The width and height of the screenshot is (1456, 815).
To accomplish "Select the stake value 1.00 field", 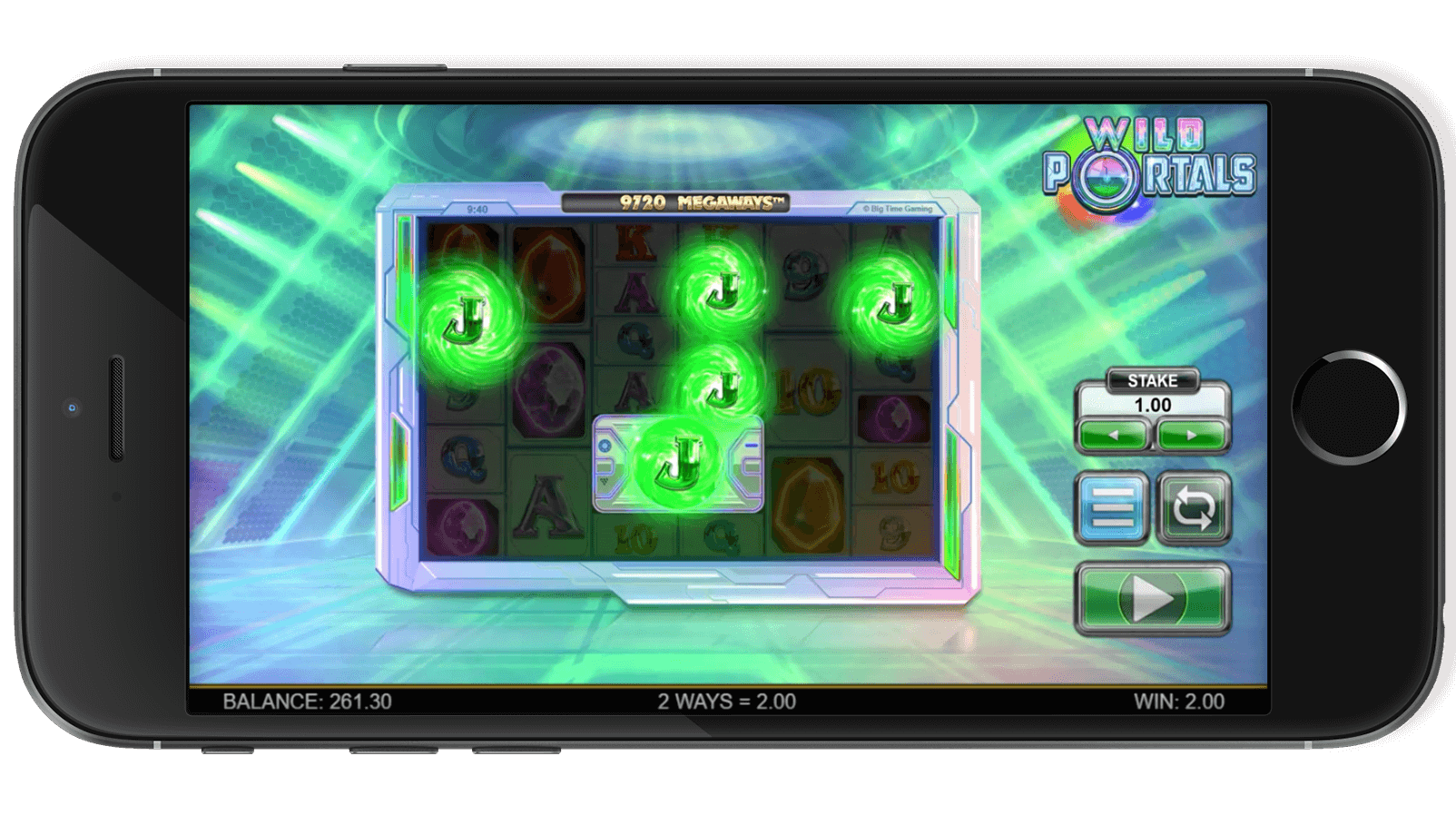I will (1152, 406).
